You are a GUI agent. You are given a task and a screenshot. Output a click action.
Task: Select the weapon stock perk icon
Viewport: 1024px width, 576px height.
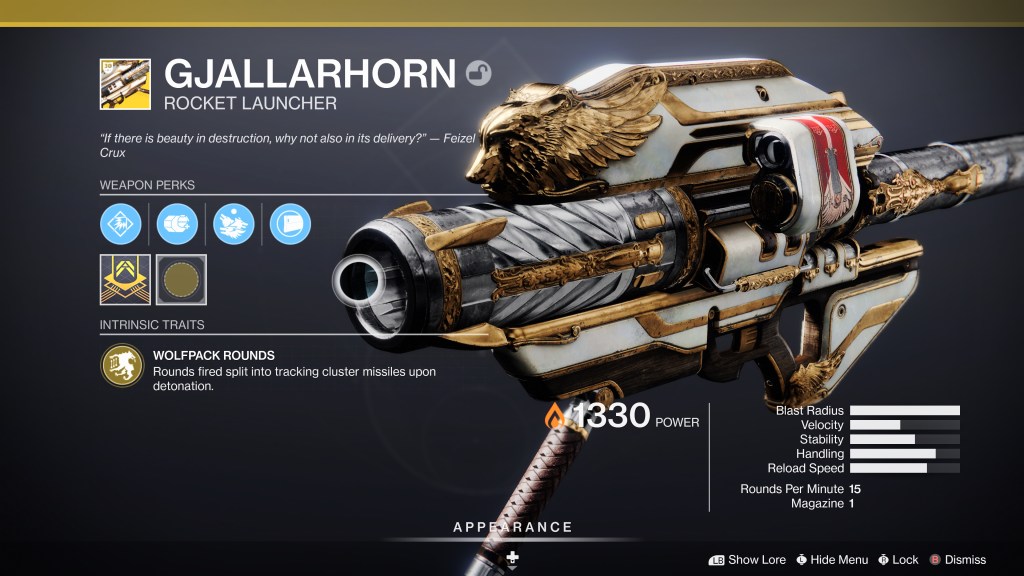click(x=290, y=224)
